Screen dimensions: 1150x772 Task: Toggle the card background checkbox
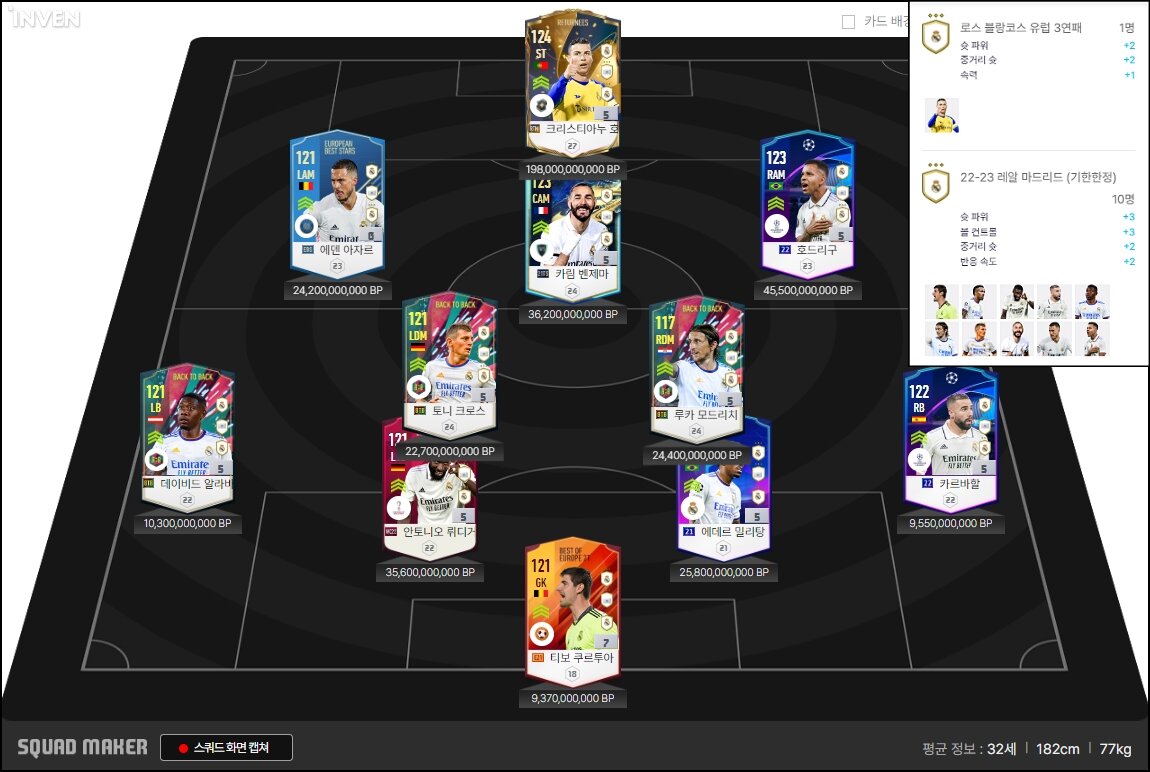tap(849, 21)
